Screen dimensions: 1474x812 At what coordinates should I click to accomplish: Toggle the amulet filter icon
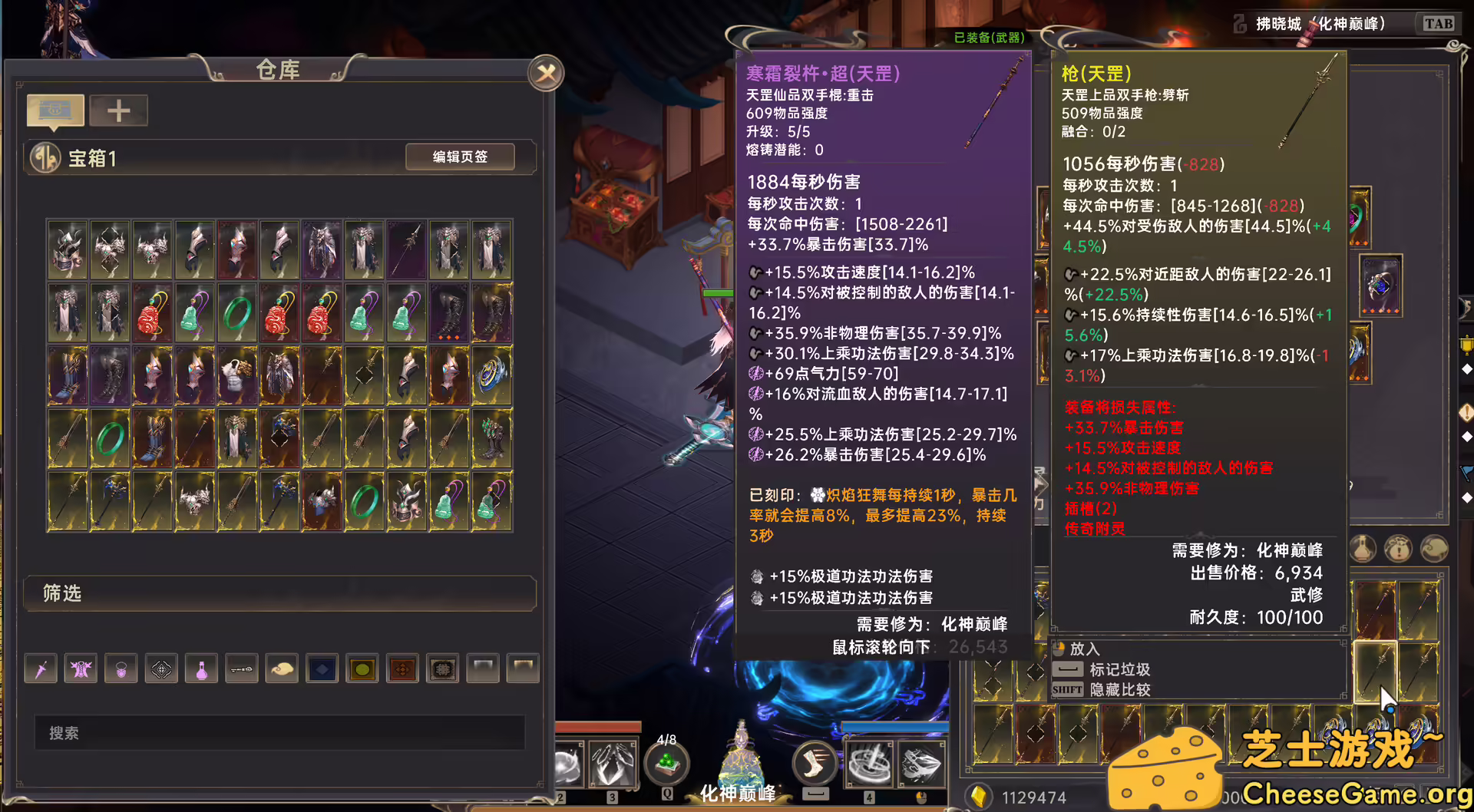pyautogui.click(x=121, y=668)
